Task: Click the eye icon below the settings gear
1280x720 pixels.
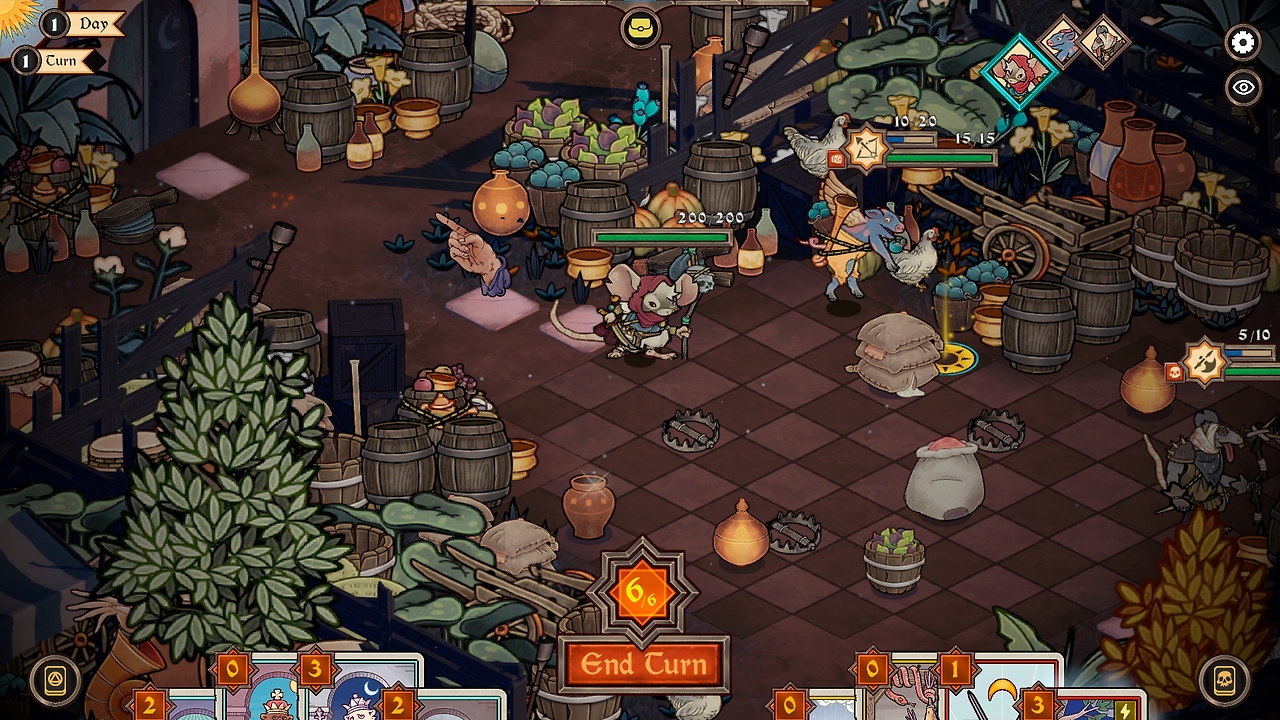Action: (1241, 87)
